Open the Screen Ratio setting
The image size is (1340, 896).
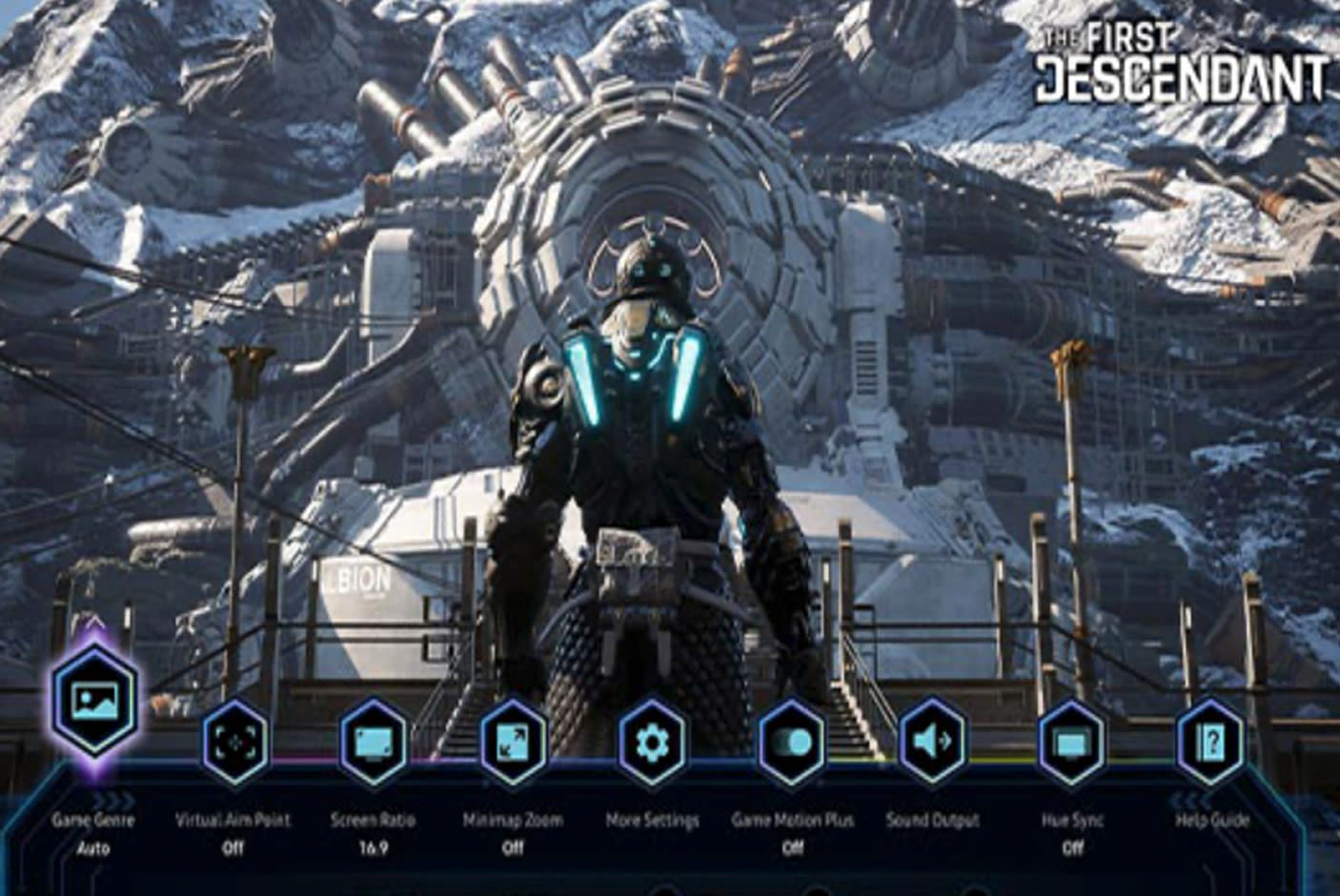(x=374, y=743)
